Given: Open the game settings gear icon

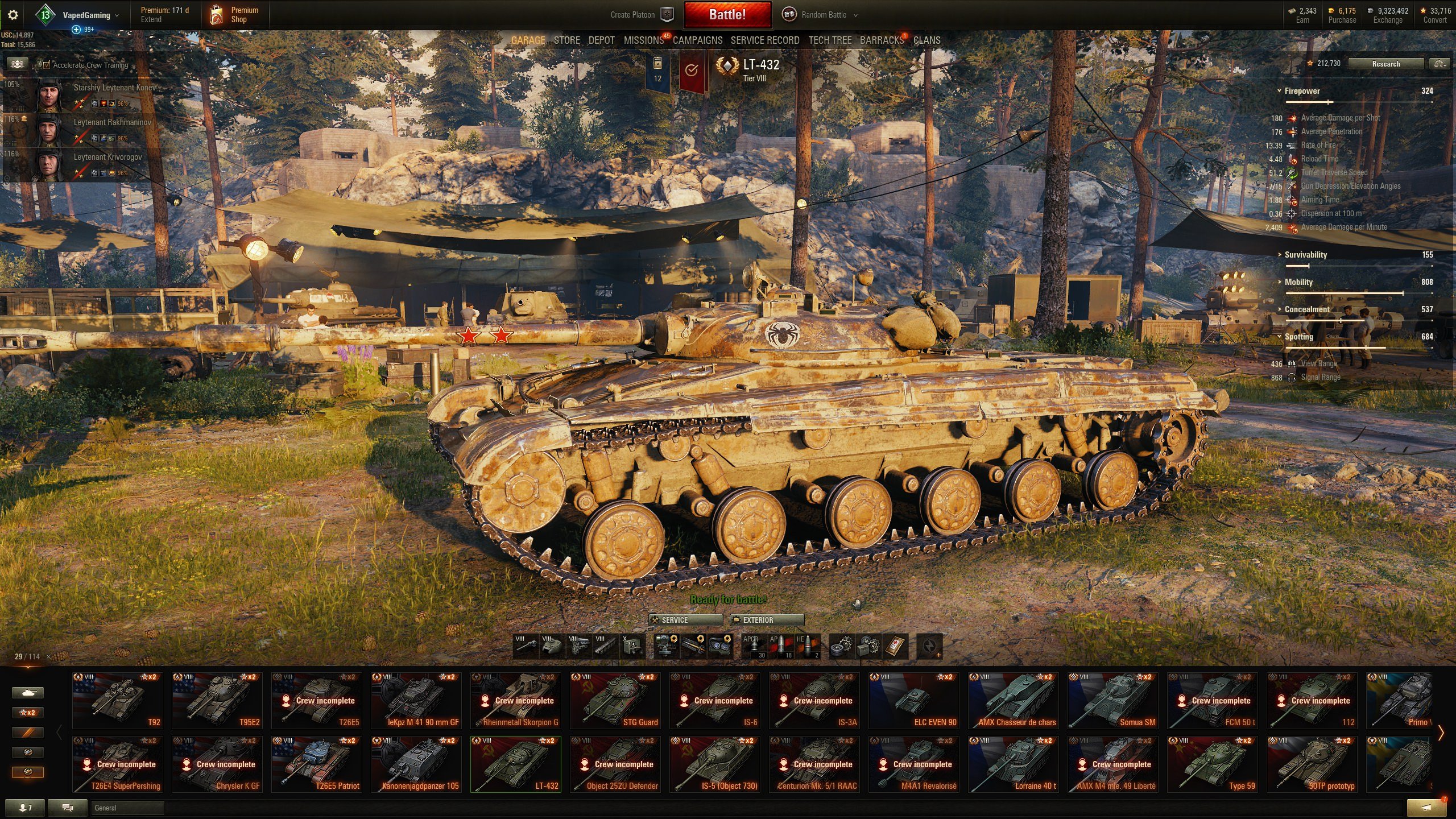Looking at the screenshot, I should 13,15.
